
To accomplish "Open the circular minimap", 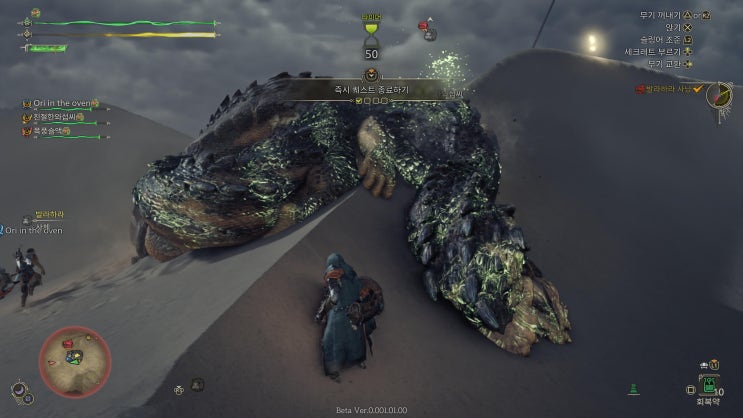I will tap(75, 361).
